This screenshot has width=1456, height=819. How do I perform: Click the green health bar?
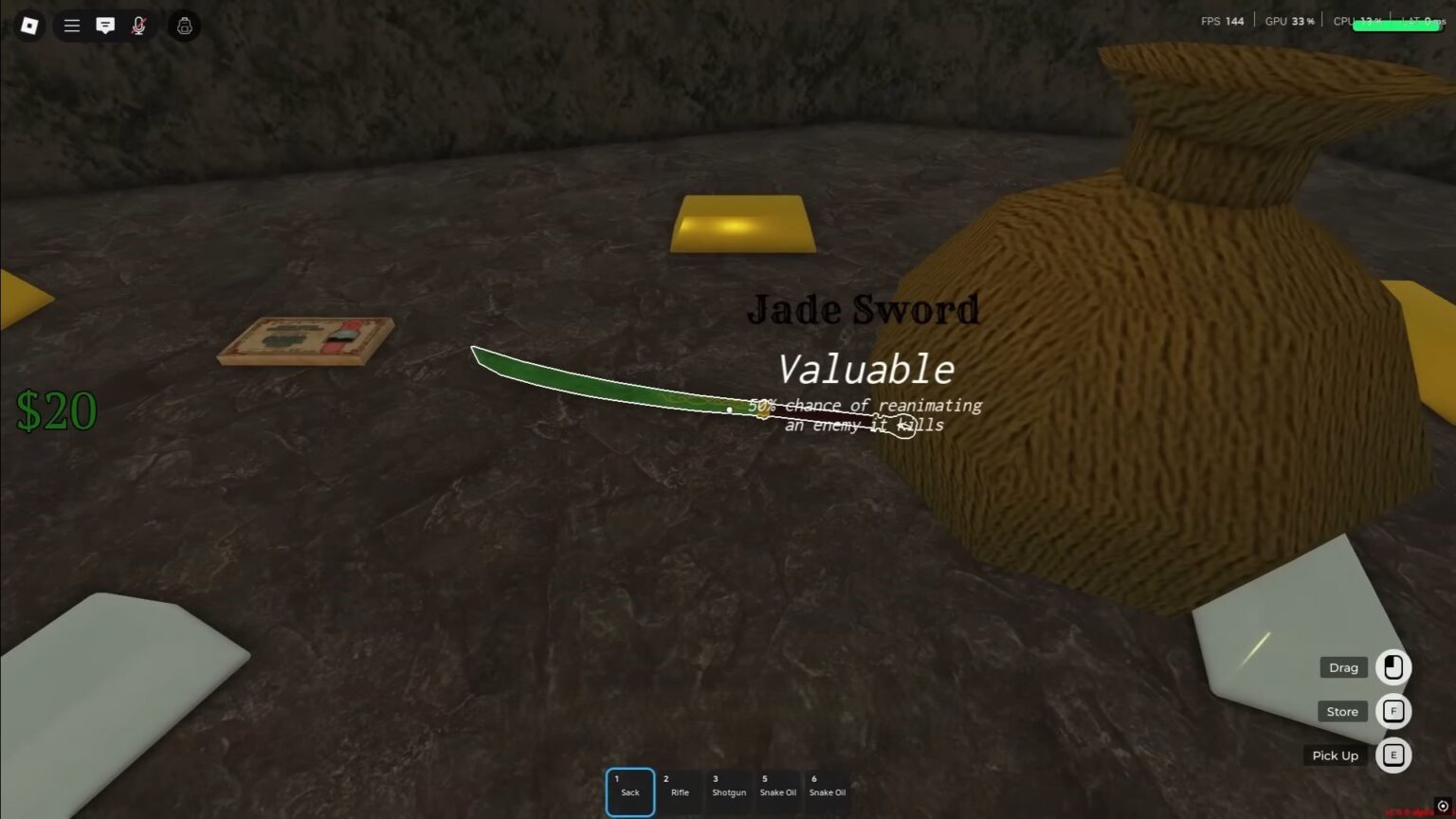coord(1393,26)
